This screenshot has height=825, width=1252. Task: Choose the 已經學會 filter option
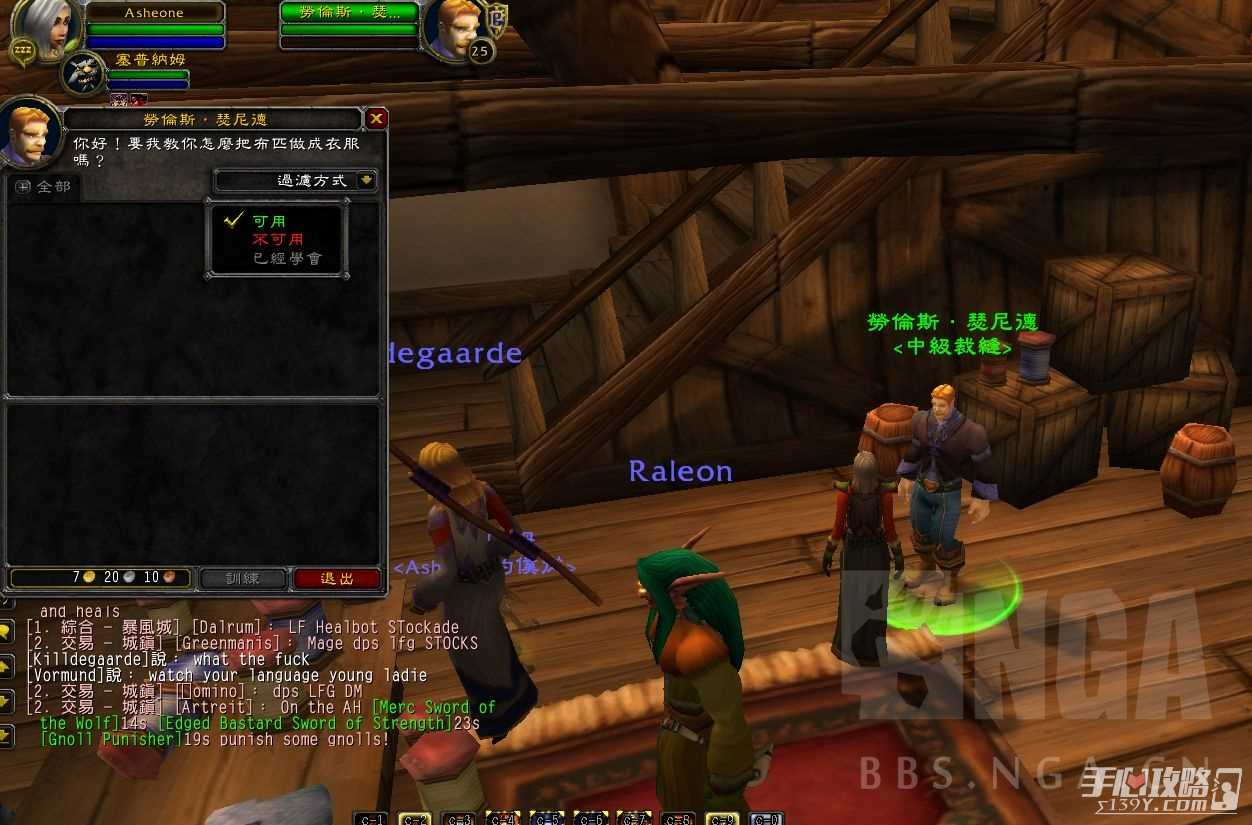click(x=286, y=258)
